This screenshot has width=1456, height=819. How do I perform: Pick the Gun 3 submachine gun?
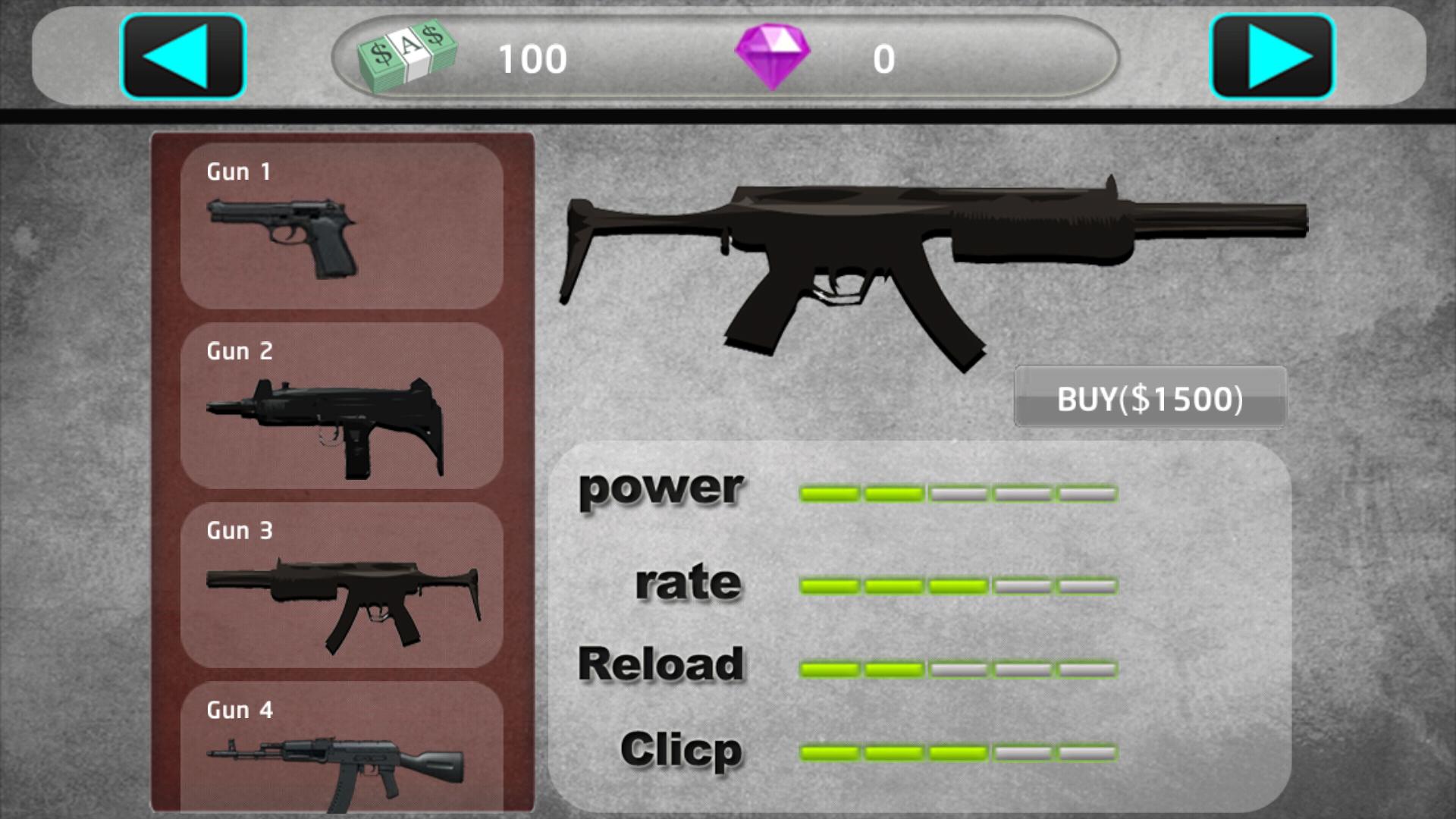[x=342, y=585]
